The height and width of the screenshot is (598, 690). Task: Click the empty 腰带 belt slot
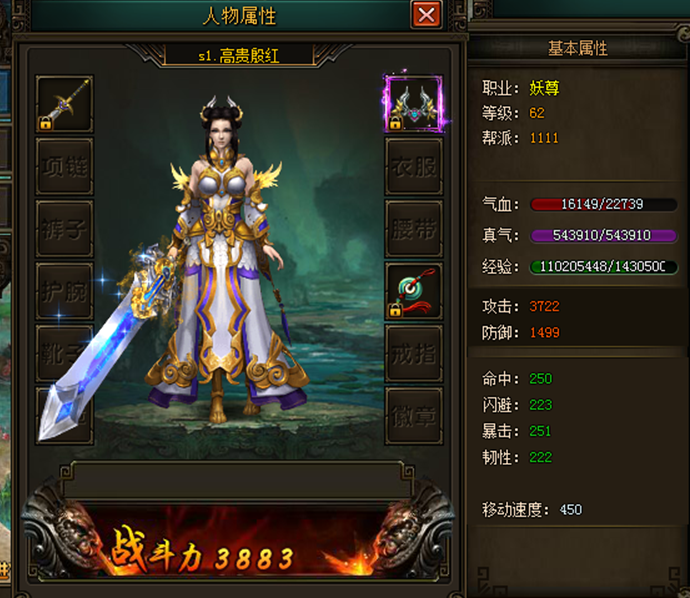pos(413,229)
